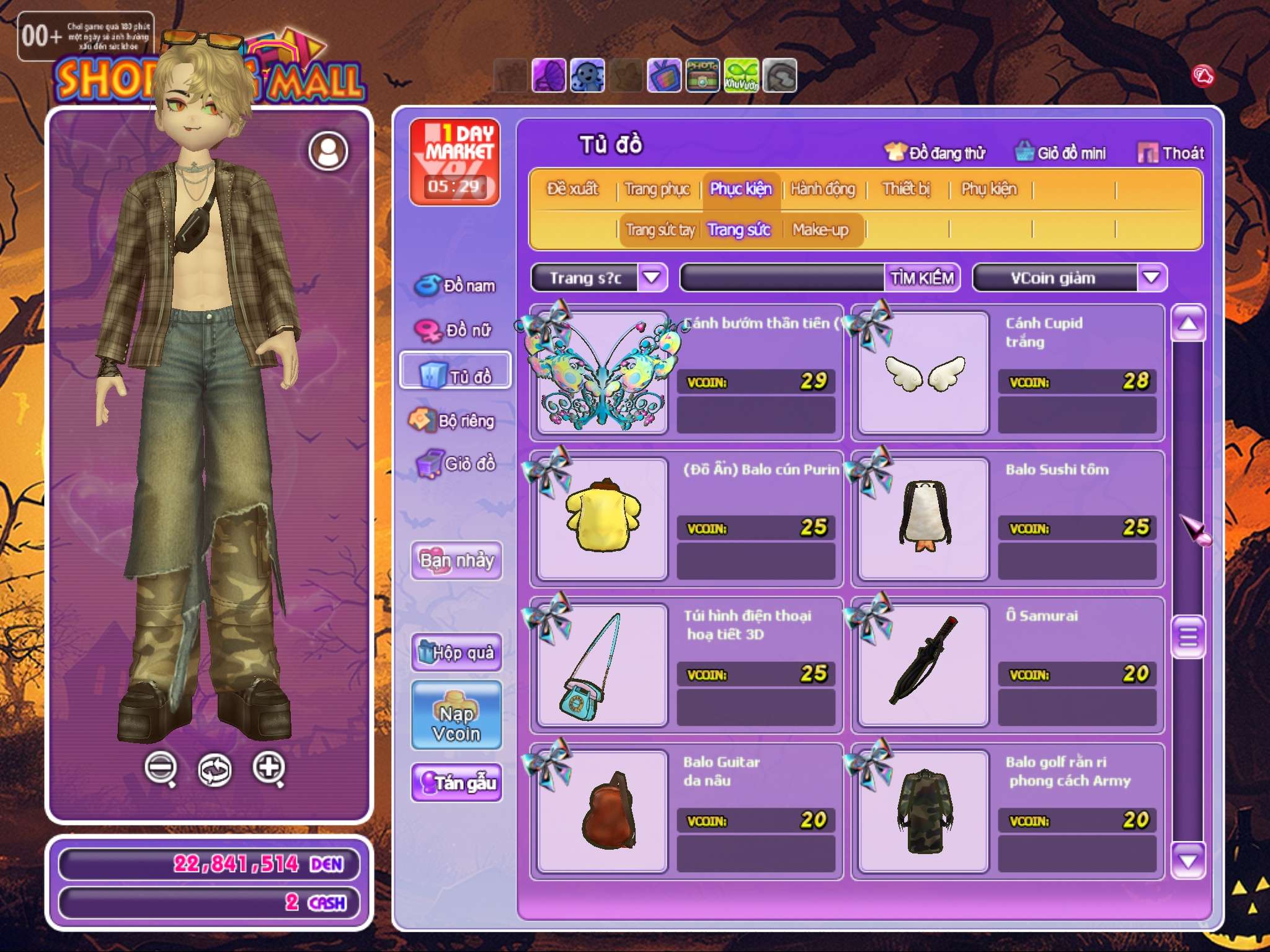This screenshot has height=952, width=1270.
Task: Open the Make-up subcategory
Action: 820,231
